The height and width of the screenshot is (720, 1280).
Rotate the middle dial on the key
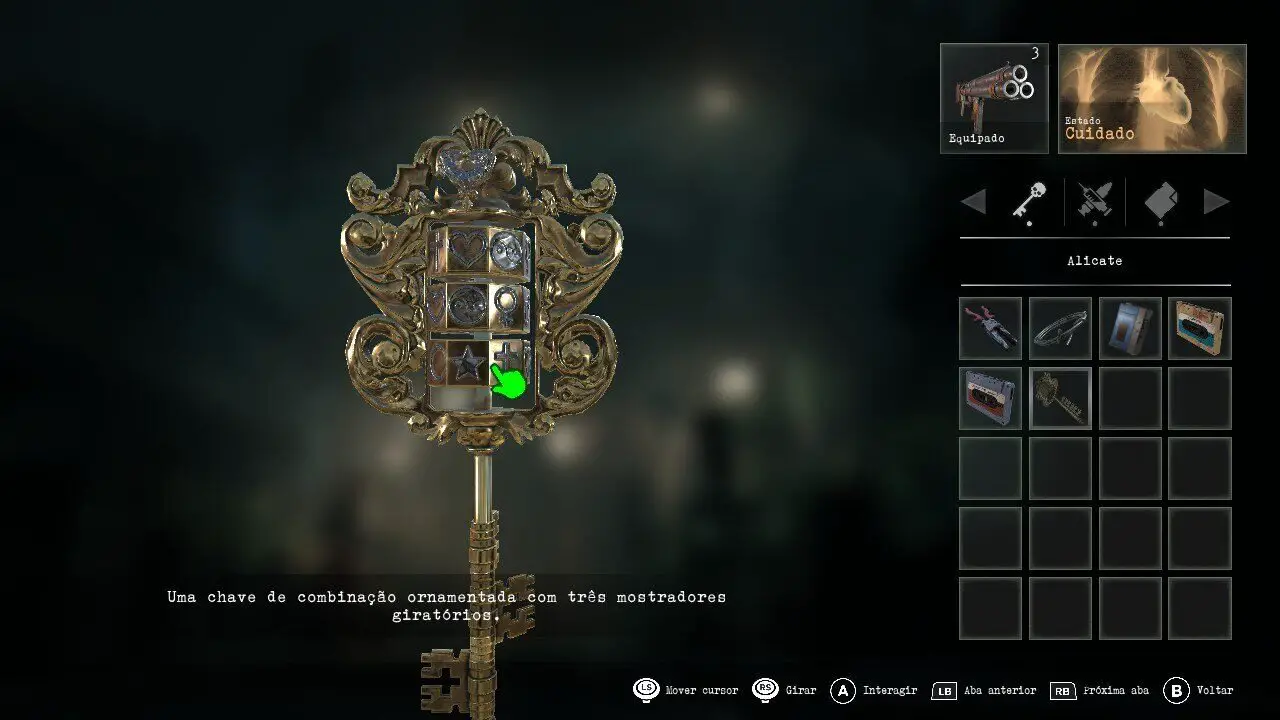pos(465,302)
